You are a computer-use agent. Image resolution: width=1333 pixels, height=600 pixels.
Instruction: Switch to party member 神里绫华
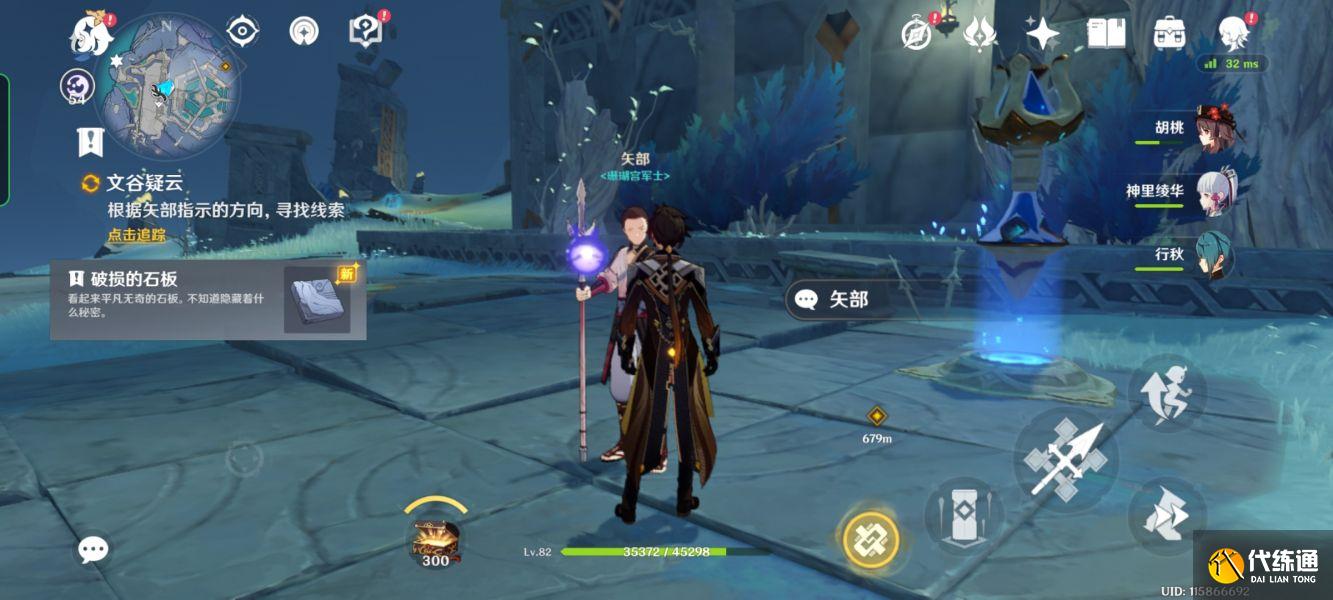1215,191
